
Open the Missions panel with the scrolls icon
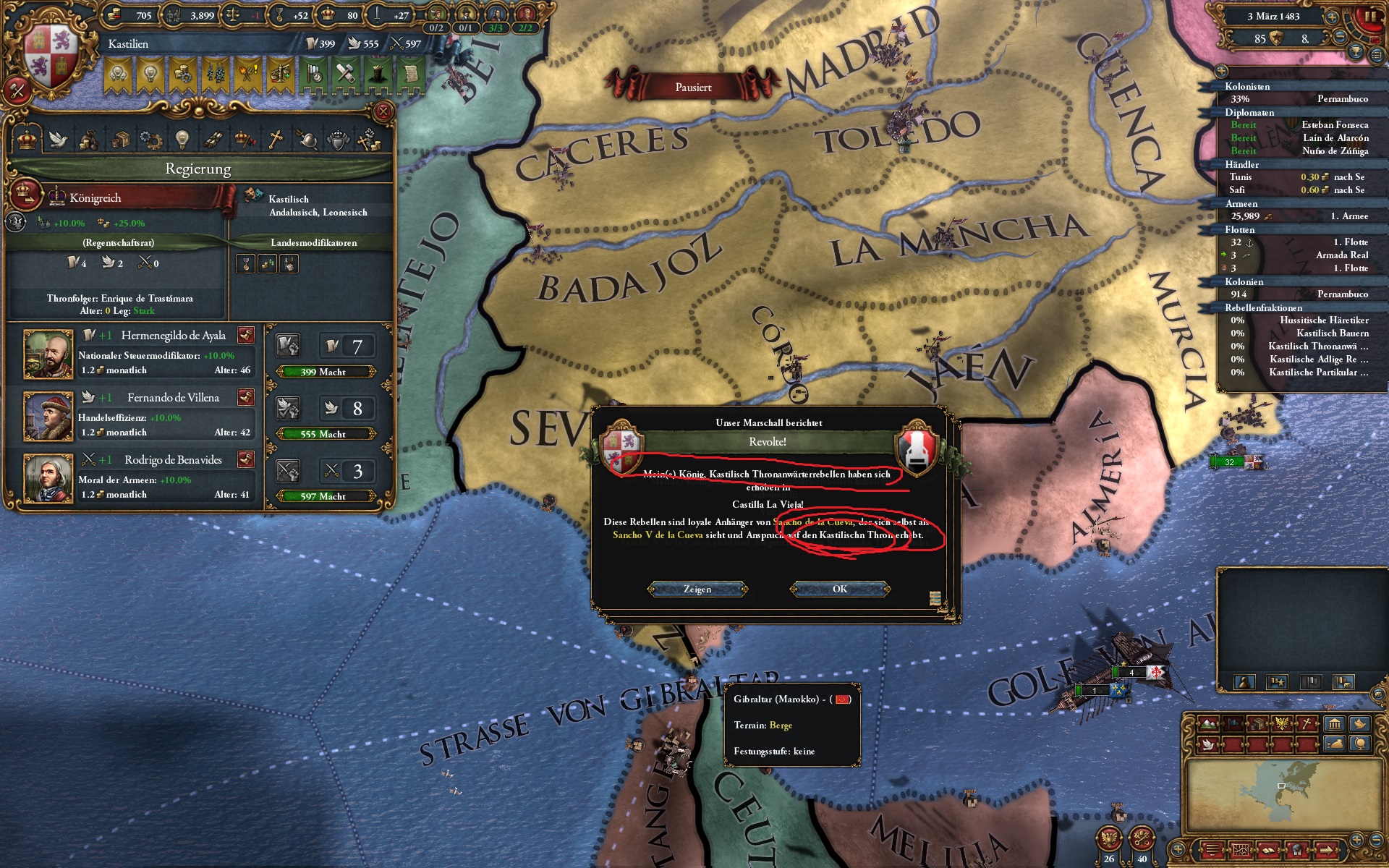pyautogui.click(x=214, y=137)
